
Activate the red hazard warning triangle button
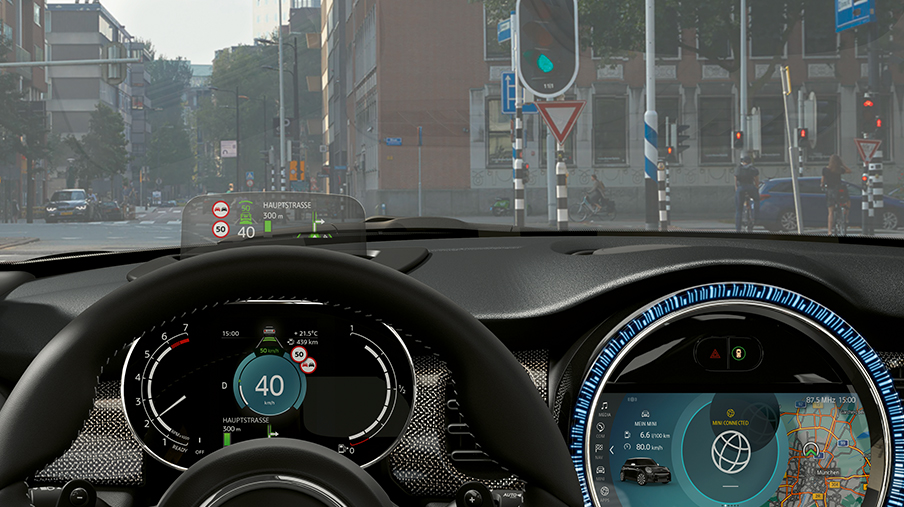tap(715, 353)
